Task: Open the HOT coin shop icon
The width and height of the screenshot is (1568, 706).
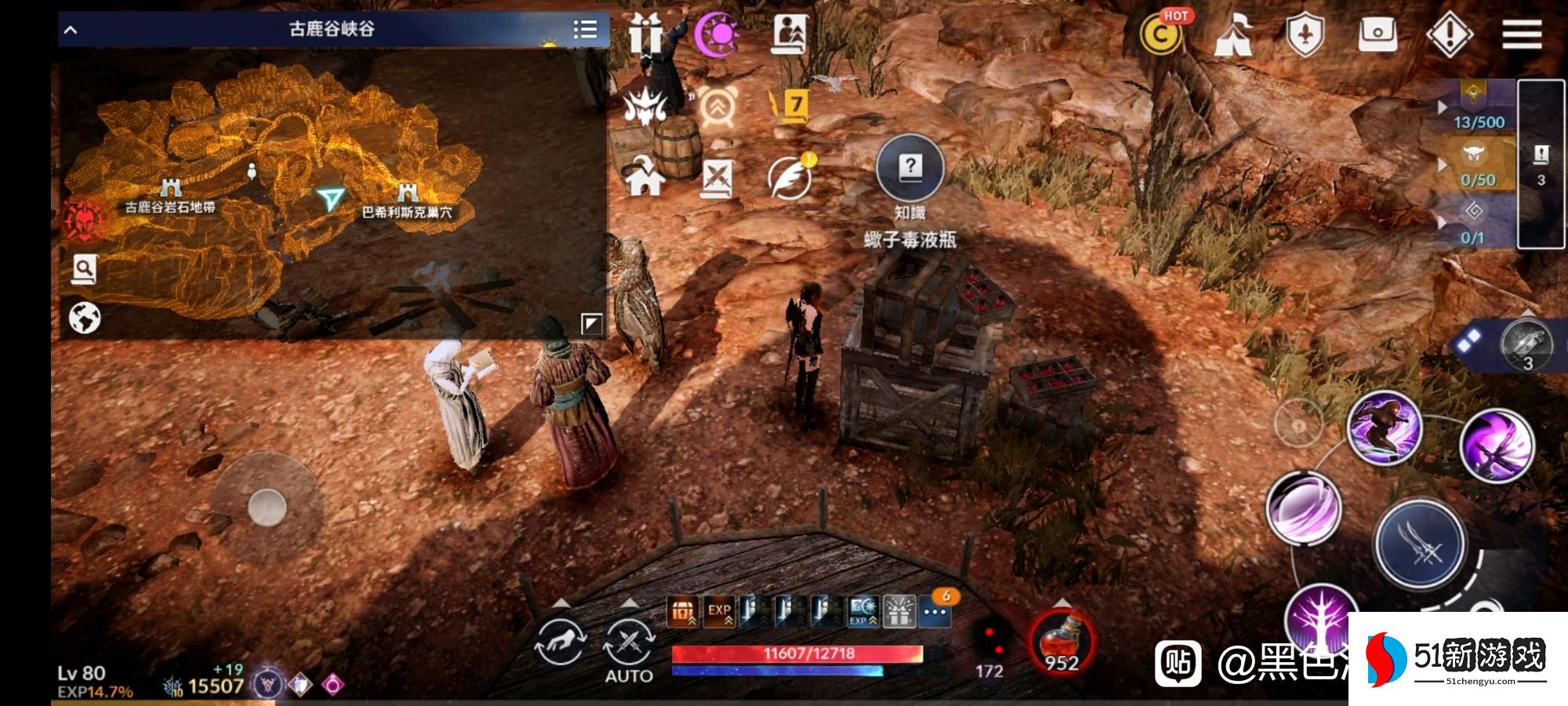Action: click(x=1161, y=35)
